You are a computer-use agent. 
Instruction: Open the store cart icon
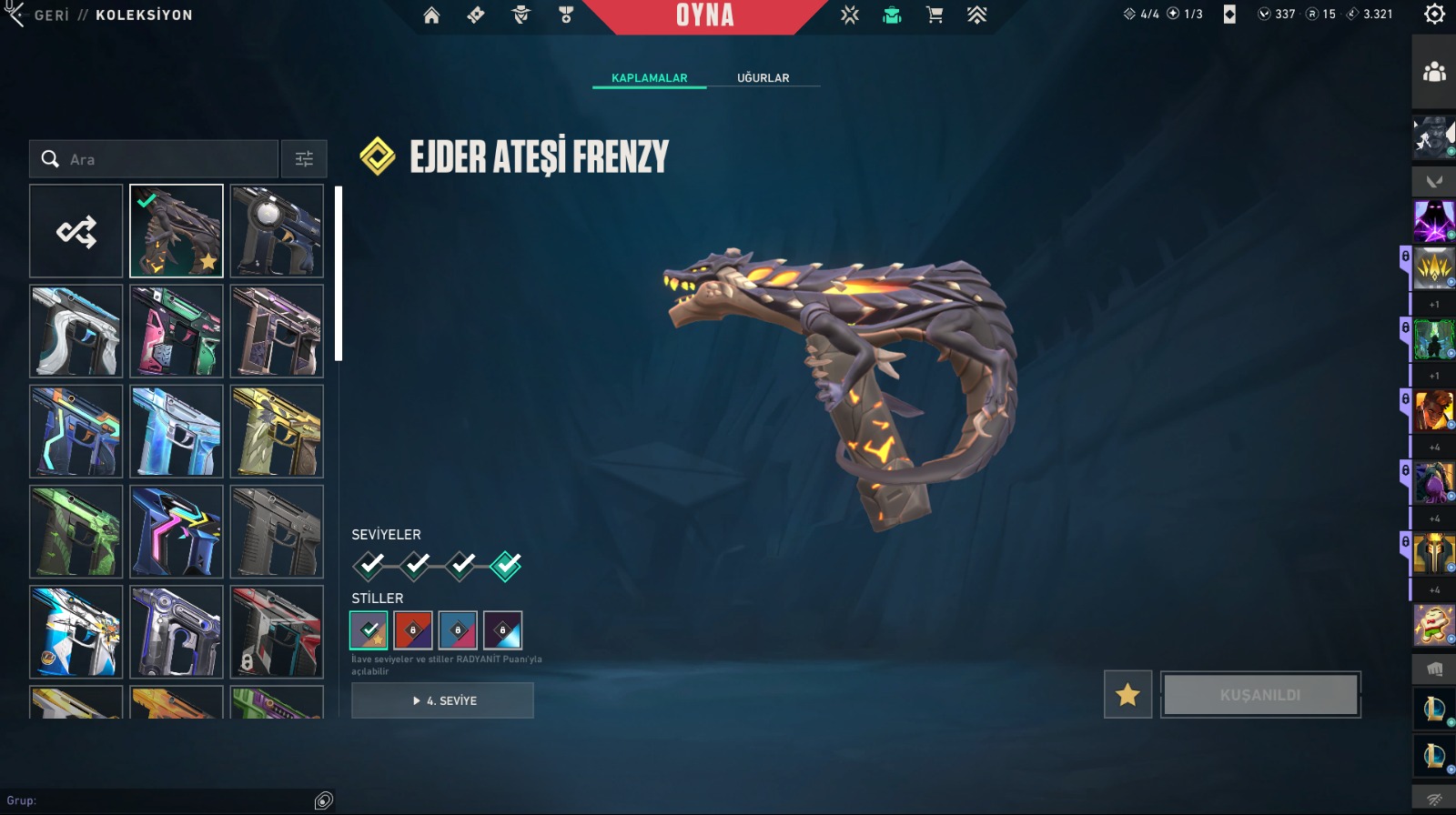[x=934, y=15]
